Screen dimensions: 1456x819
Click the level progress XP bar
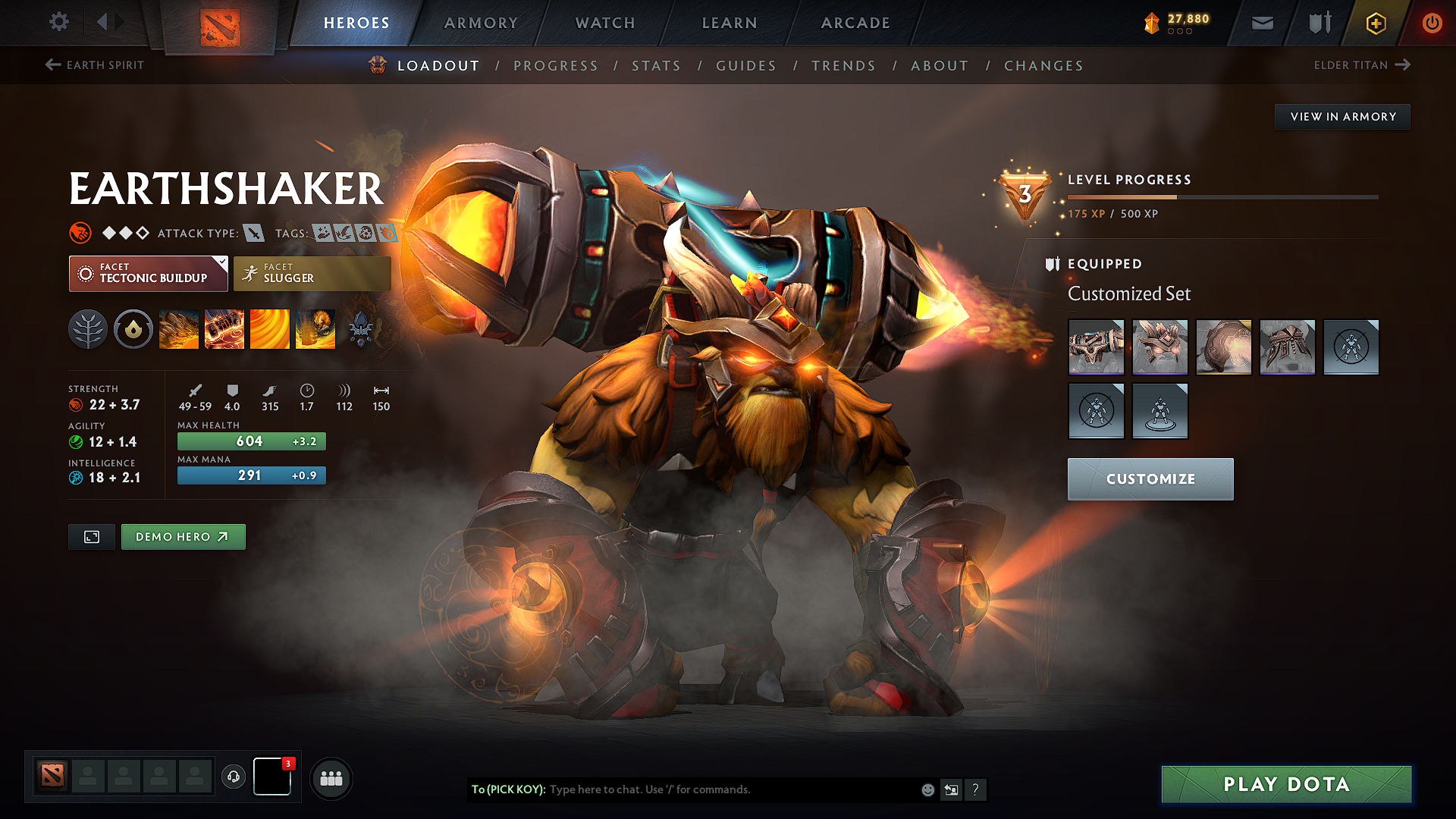point(1221,196)
